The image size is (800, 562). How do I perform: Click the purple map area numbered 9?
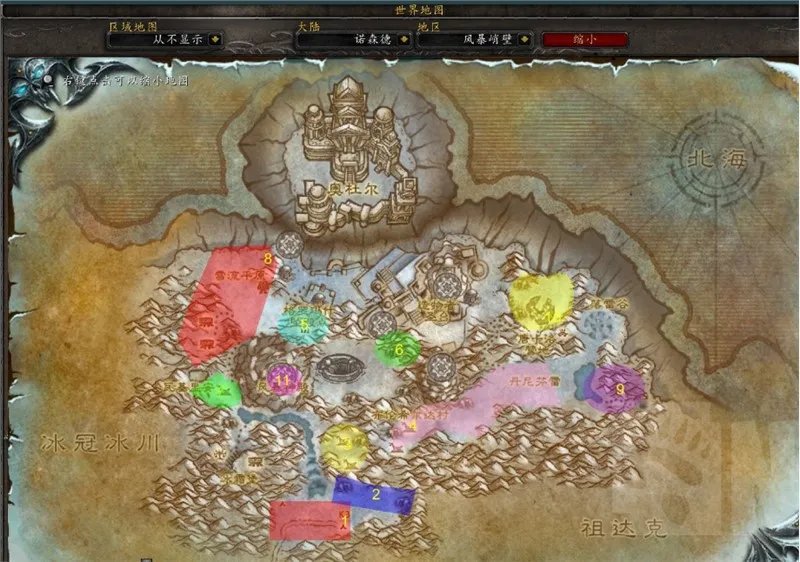[x=617, y=388]
